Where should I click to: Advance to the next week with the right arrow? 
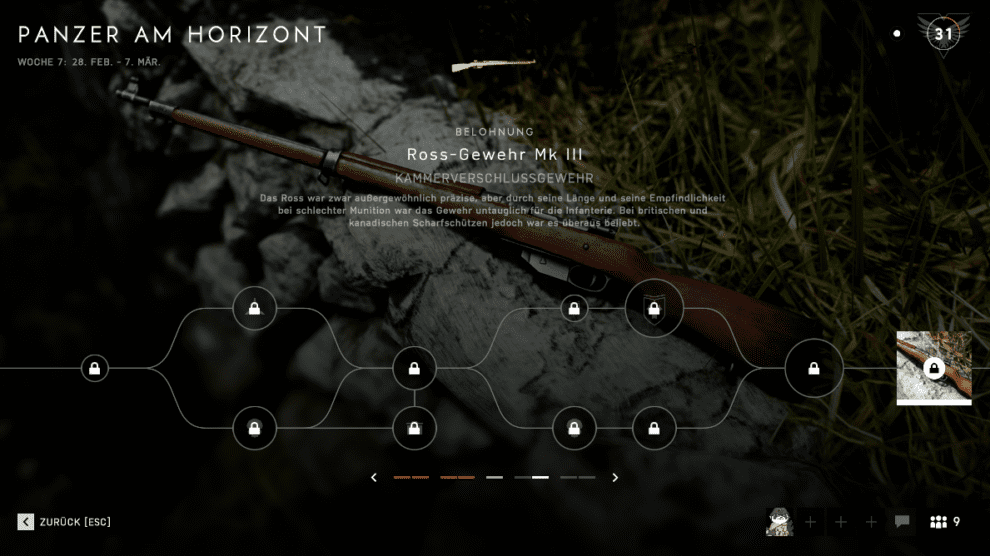point(615,478)
